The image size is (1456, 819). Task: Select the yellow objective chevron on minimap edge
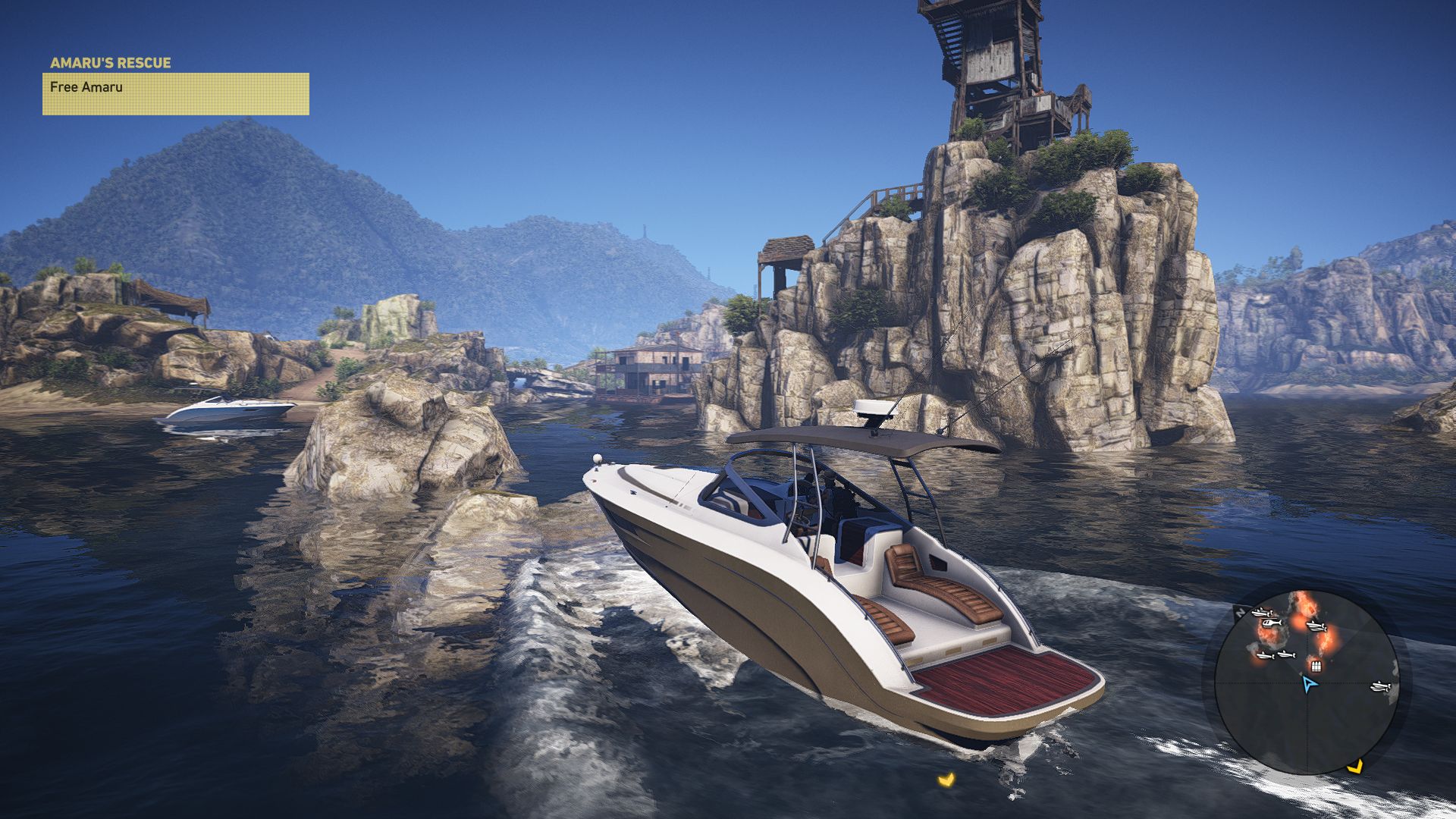[1354, 766]
